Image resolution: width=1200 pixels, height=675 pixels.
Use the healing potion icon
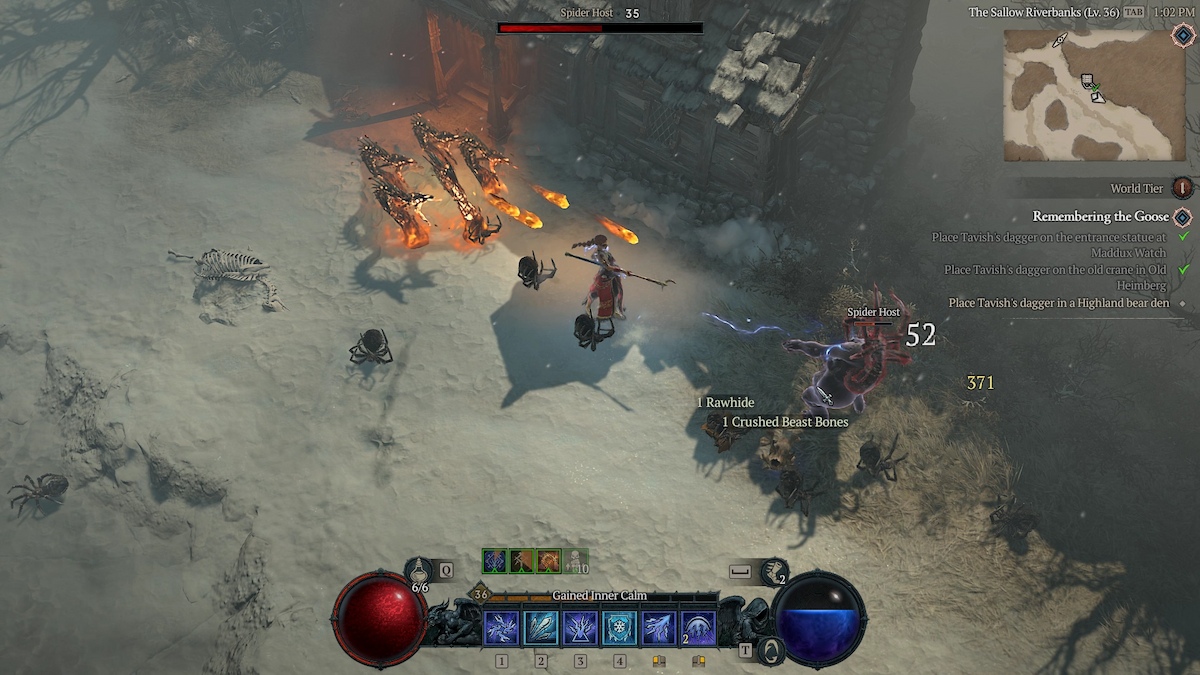[419, 569]
